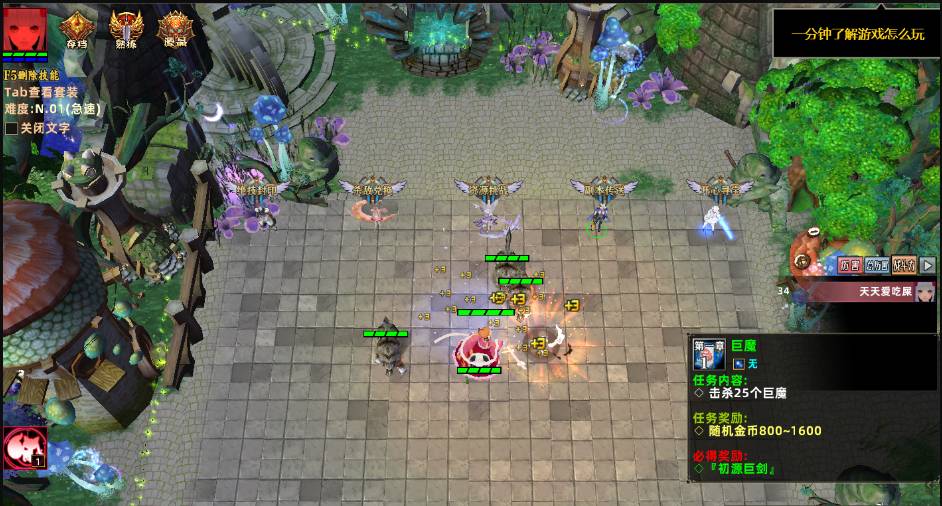Screen dimensions: 942x506
Task: Click the grey arrow beside damage tabs
Action: [928, 265]
